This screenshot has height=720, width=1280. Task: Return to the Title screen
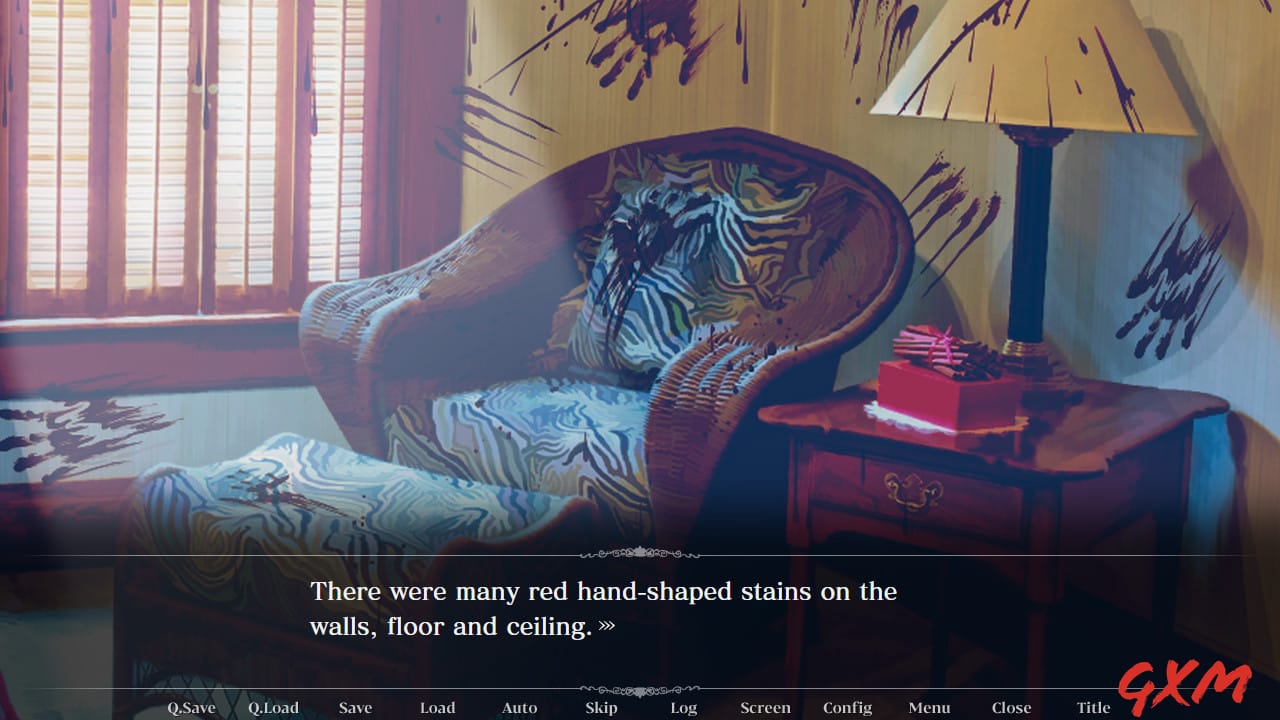pyautogui.click(x=1094, y=707)
